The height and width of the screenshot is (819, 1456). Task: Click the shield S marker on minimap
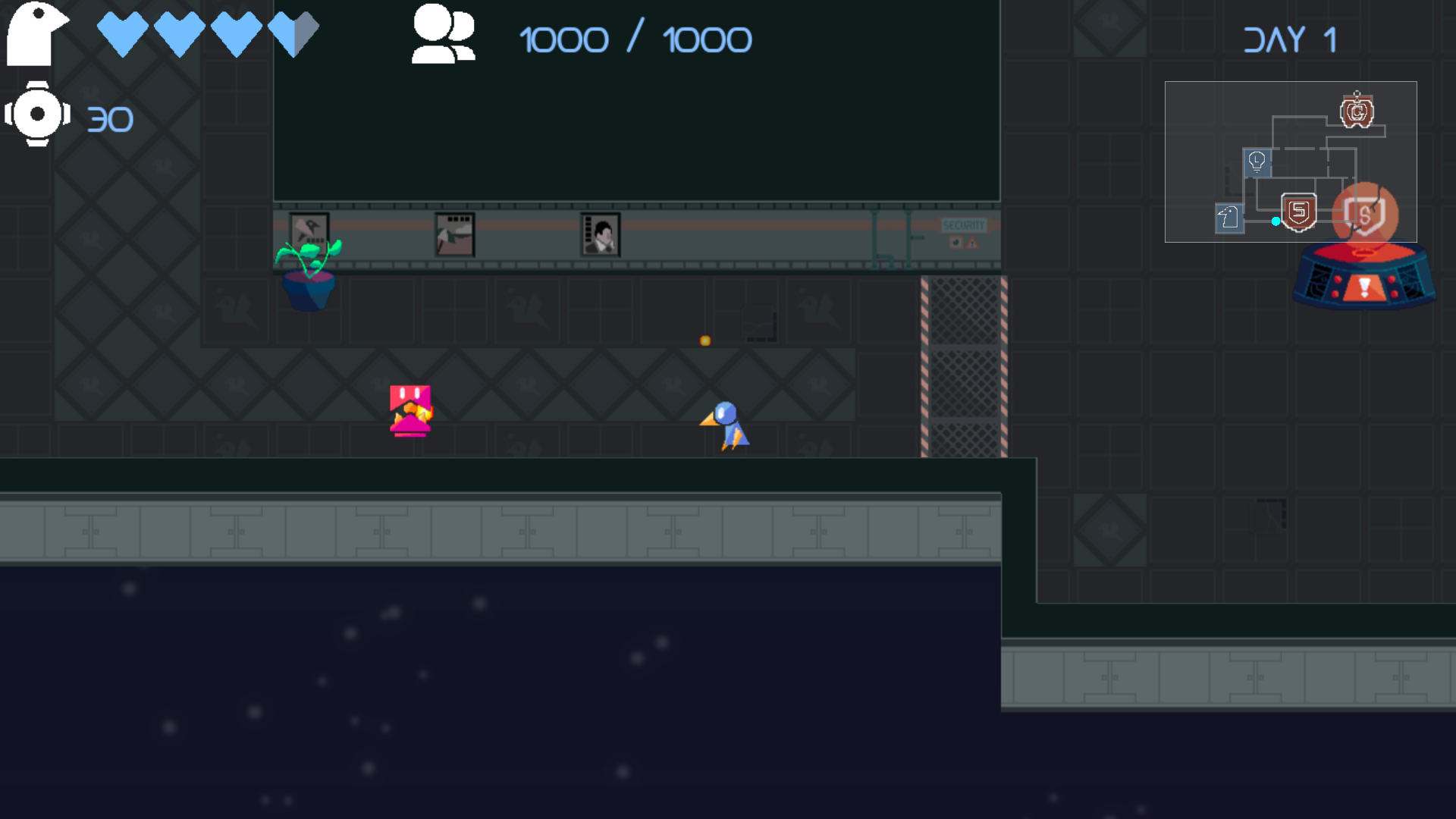pos(1298,212)
